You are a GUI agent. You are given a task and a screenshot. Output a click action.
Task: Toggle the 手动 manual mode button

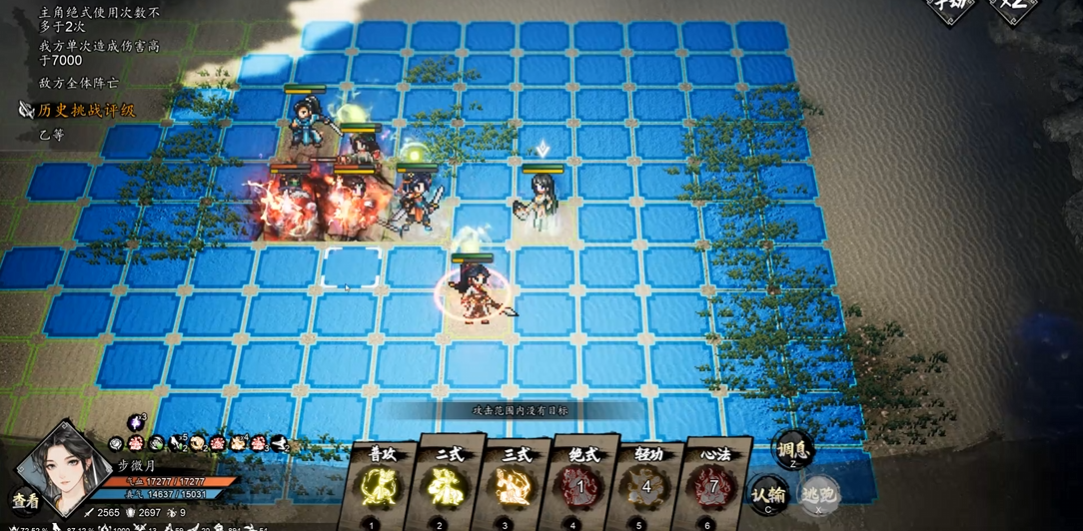[x=950, y=10]
